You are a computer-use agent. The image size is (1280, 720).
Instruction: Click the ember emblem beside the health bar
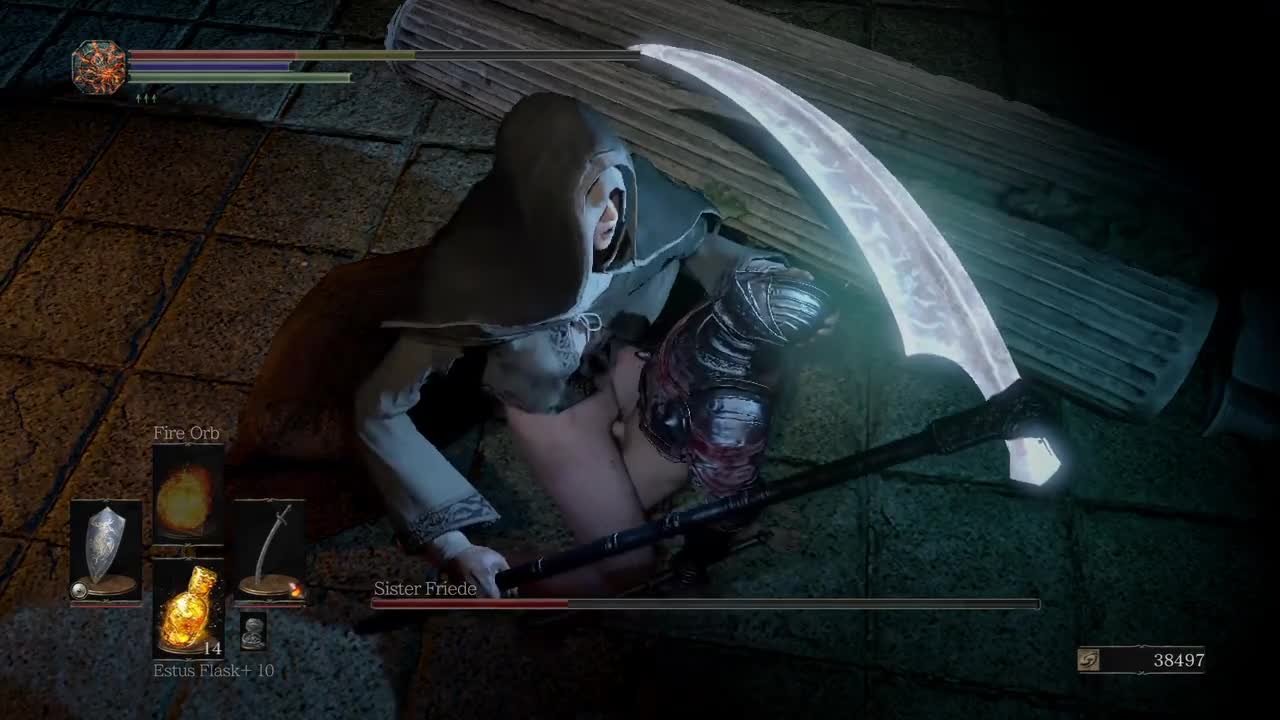point(100,68)
